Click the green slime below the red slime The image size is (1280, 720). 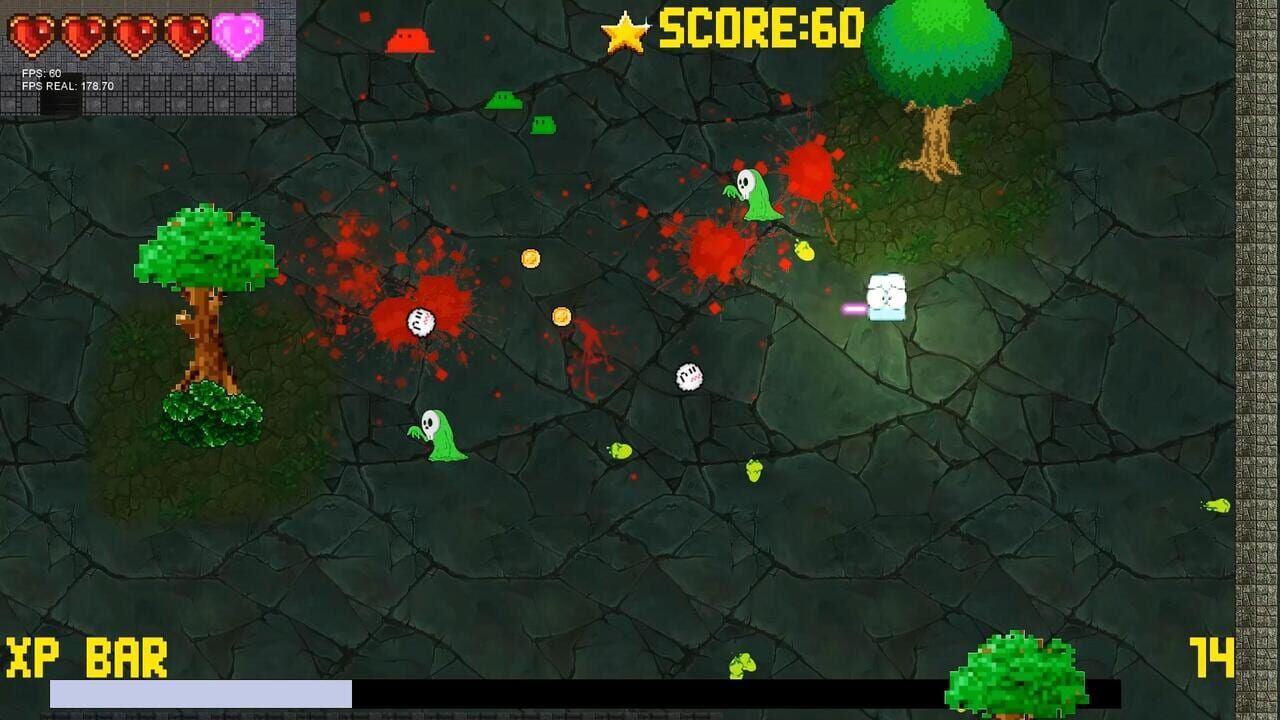pos(502,99)
